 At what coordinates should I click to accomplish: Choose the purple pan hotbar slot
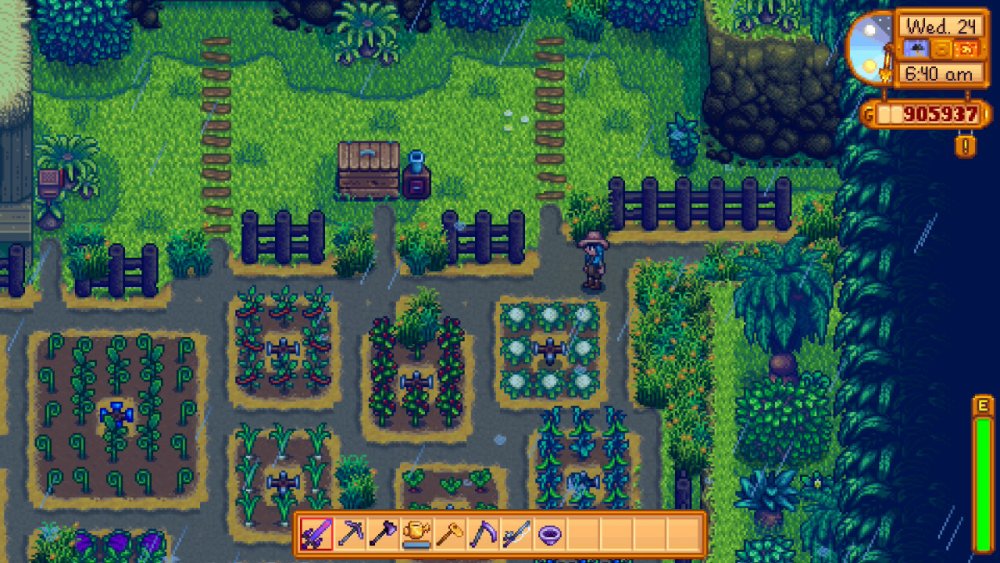(549, 534)
